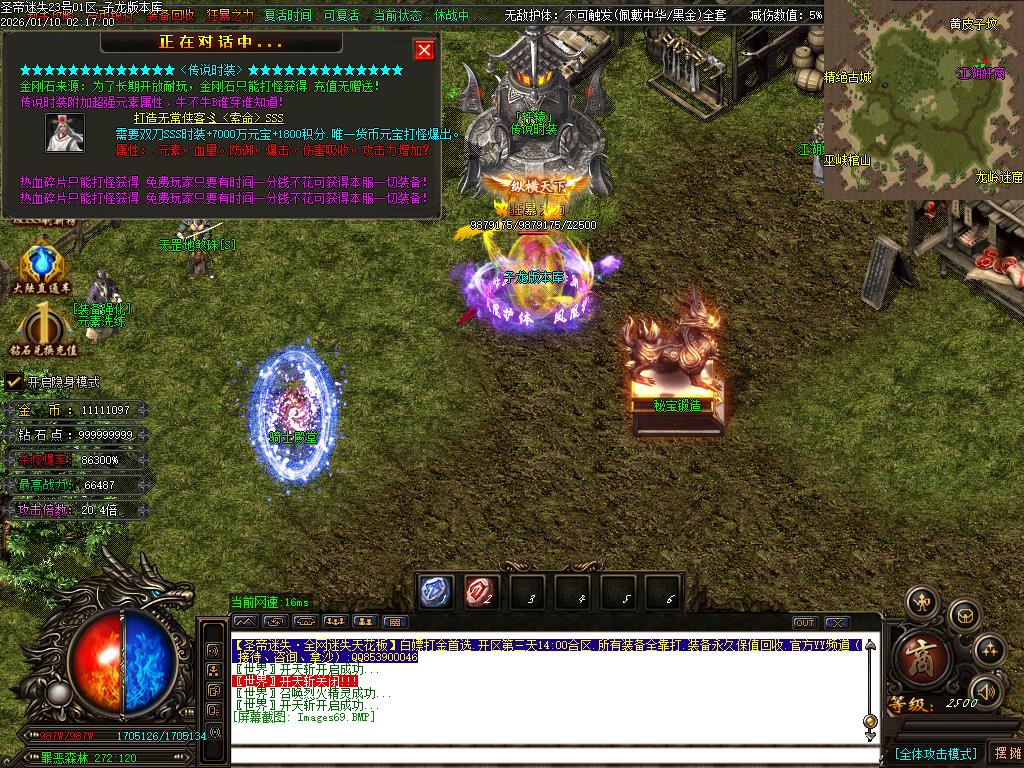
Task: Open the three-star skills icon
Action: pyautogui.click(x=989, y=650)
